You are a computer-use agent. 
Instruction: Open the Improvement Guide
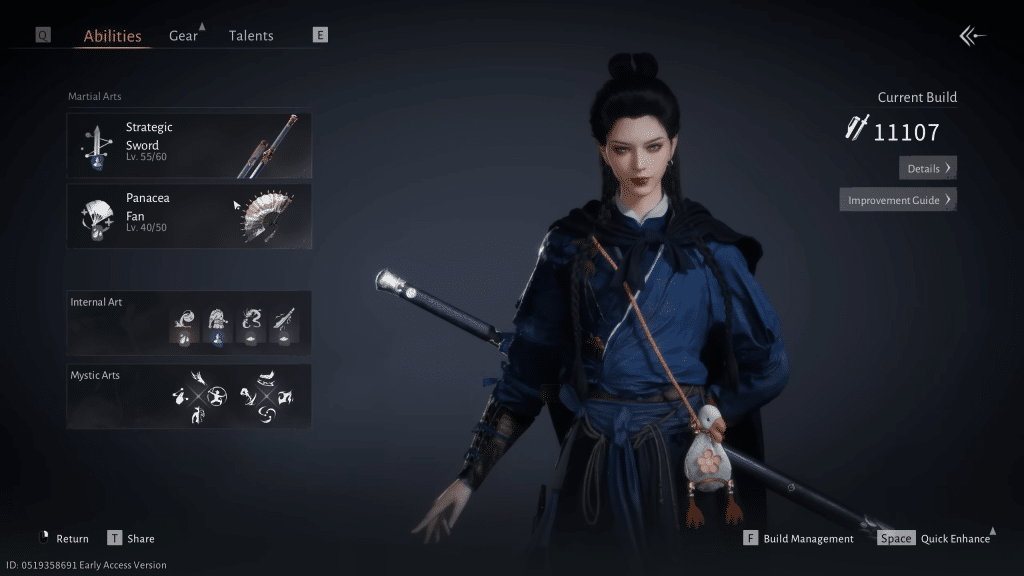(898, 200)
